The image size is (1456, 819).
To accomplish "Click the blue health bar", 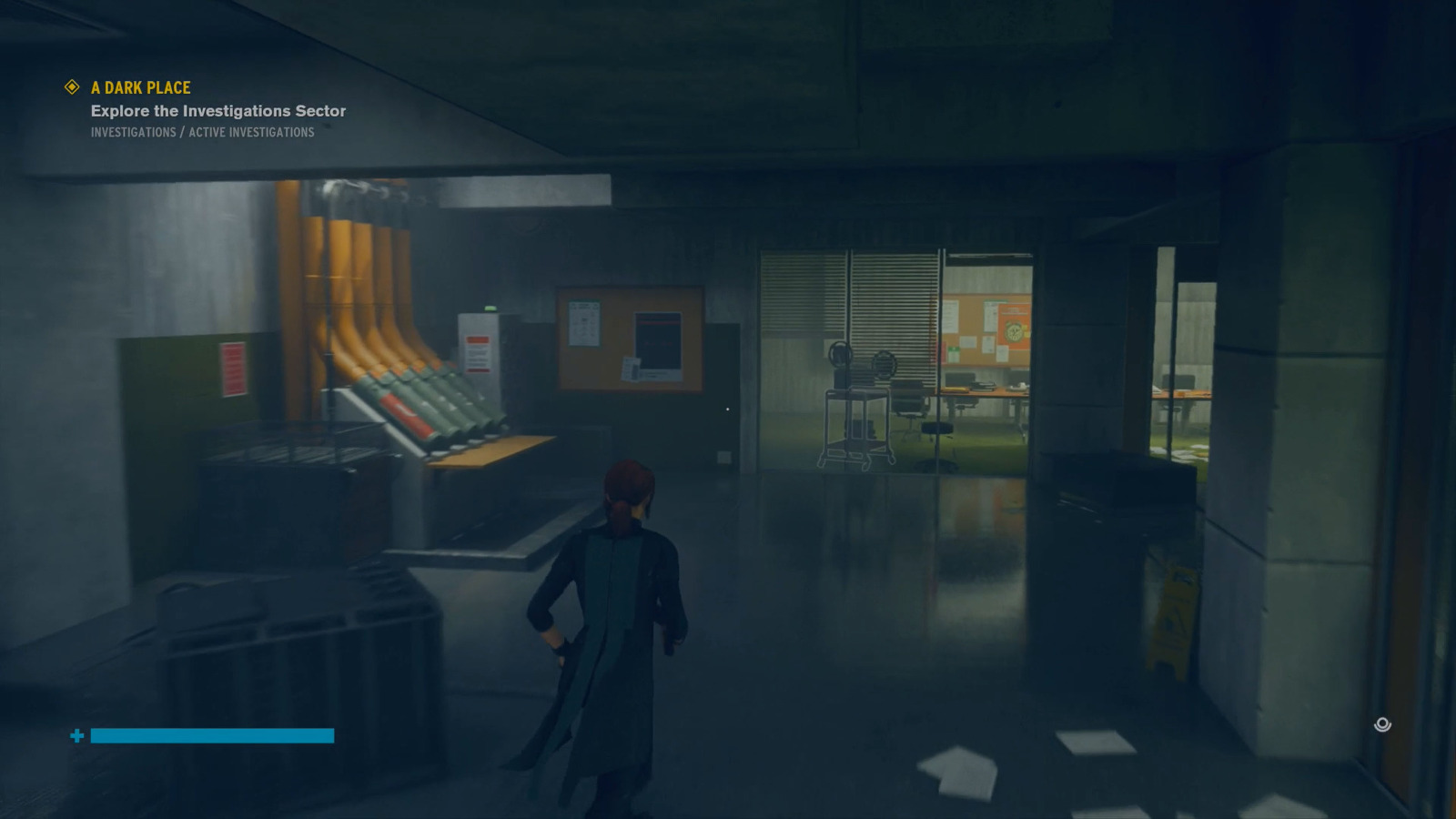I will pos(211,734).
